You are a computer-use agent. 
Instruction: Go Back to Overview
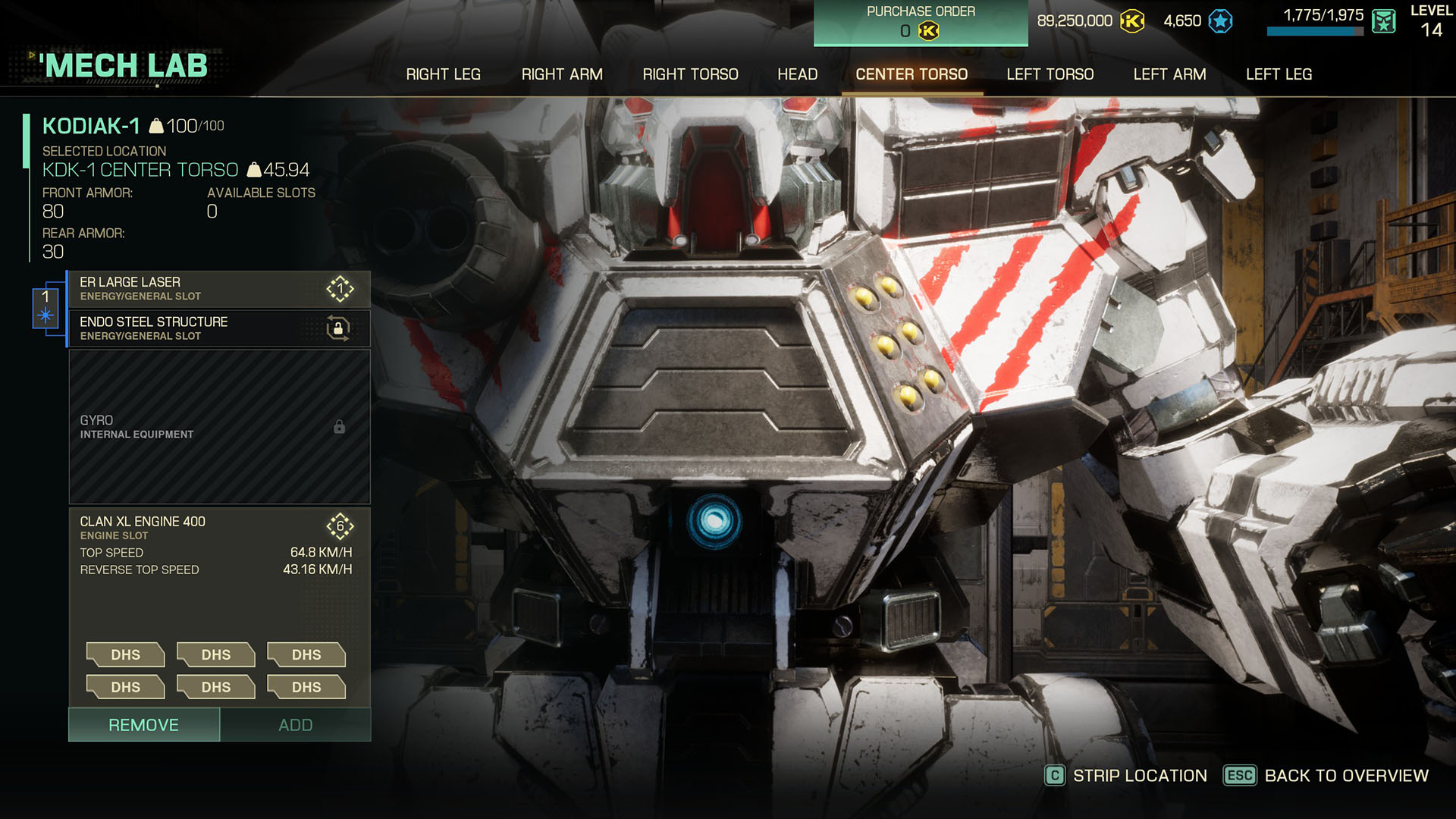[x=1327, y=776]
